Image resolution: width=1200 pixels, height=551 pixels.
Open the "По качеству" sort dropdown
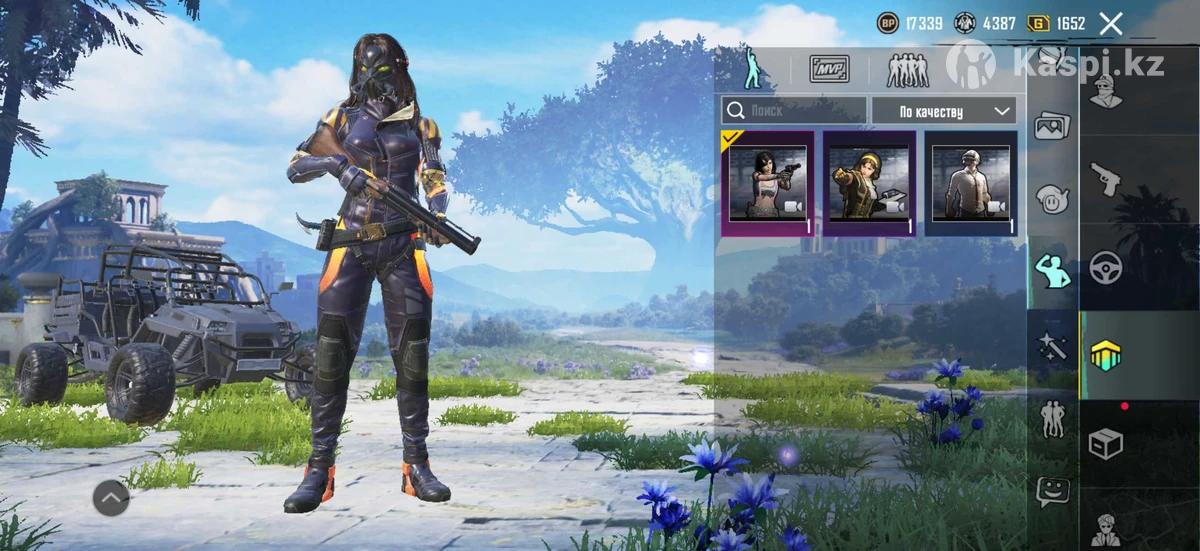click(x=943, y=111)
